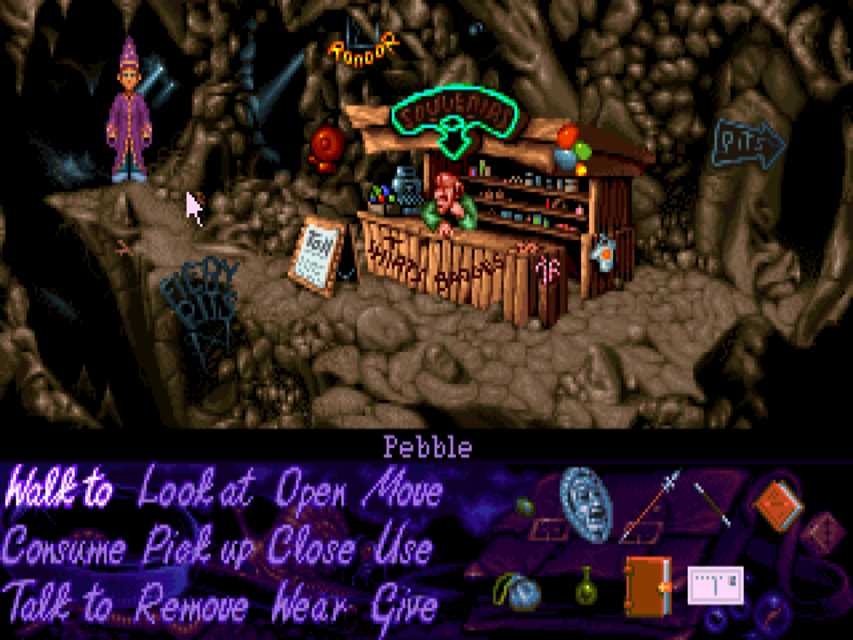The image size is (853, 640).
Task: Activate the Open verb
Action: [x=311, y=491]
